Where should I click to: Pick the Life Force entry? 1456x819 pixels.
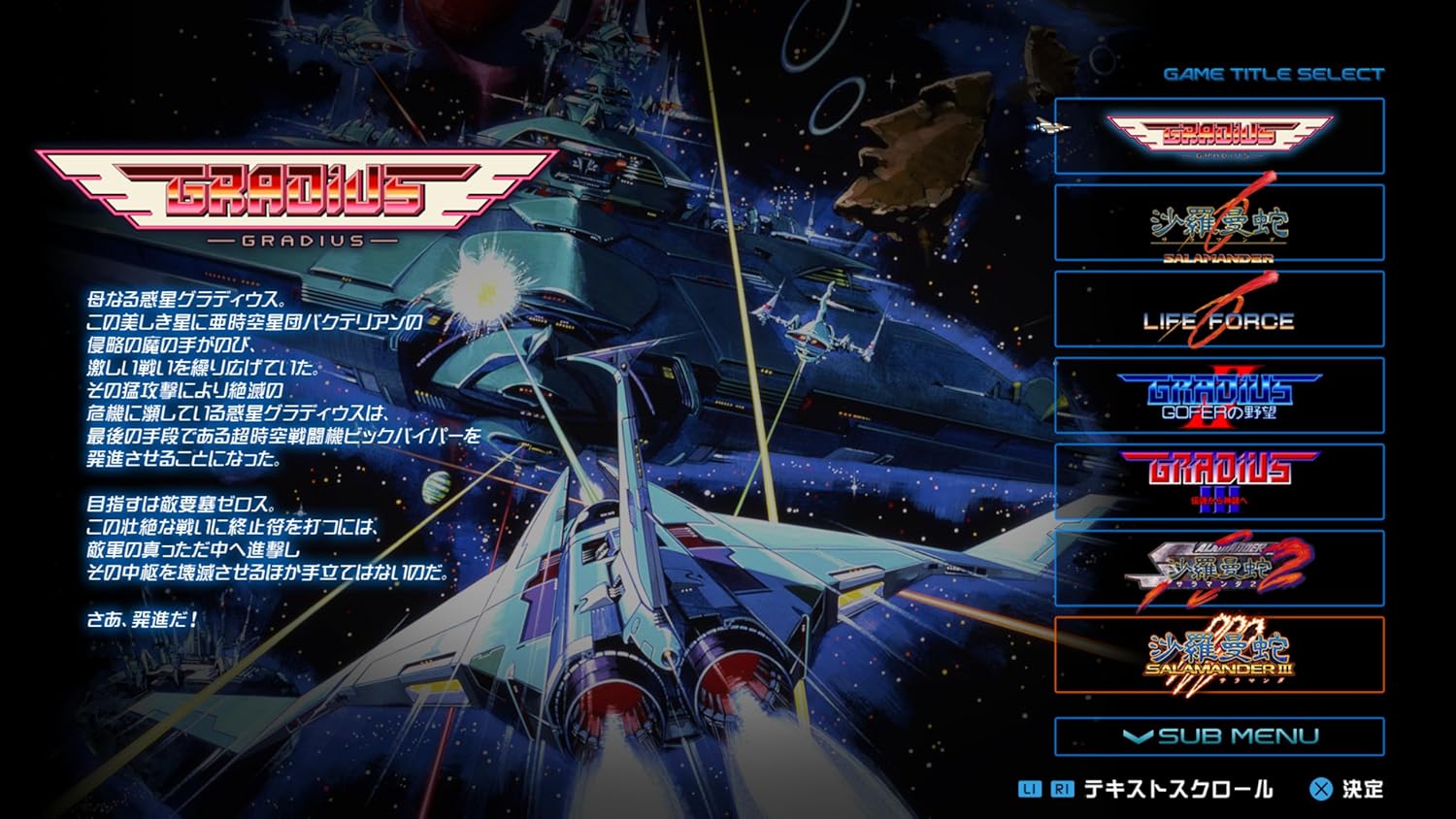[x=1219, y=310]
